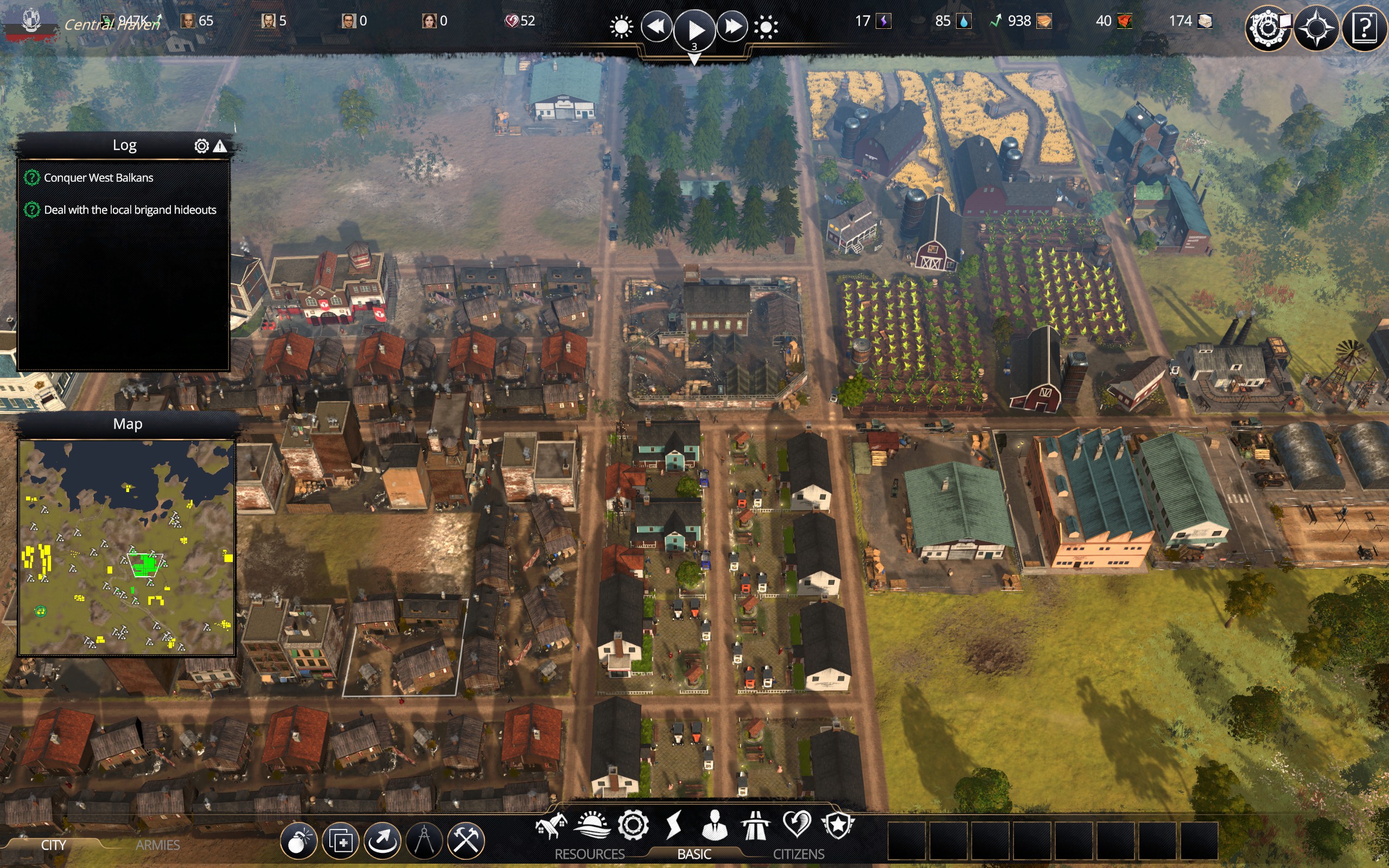This screenshot has width=1389, height=868.
Task: Speed up time with fast-forward arrows
Action: pyautogui.click(x=732, y=27)
